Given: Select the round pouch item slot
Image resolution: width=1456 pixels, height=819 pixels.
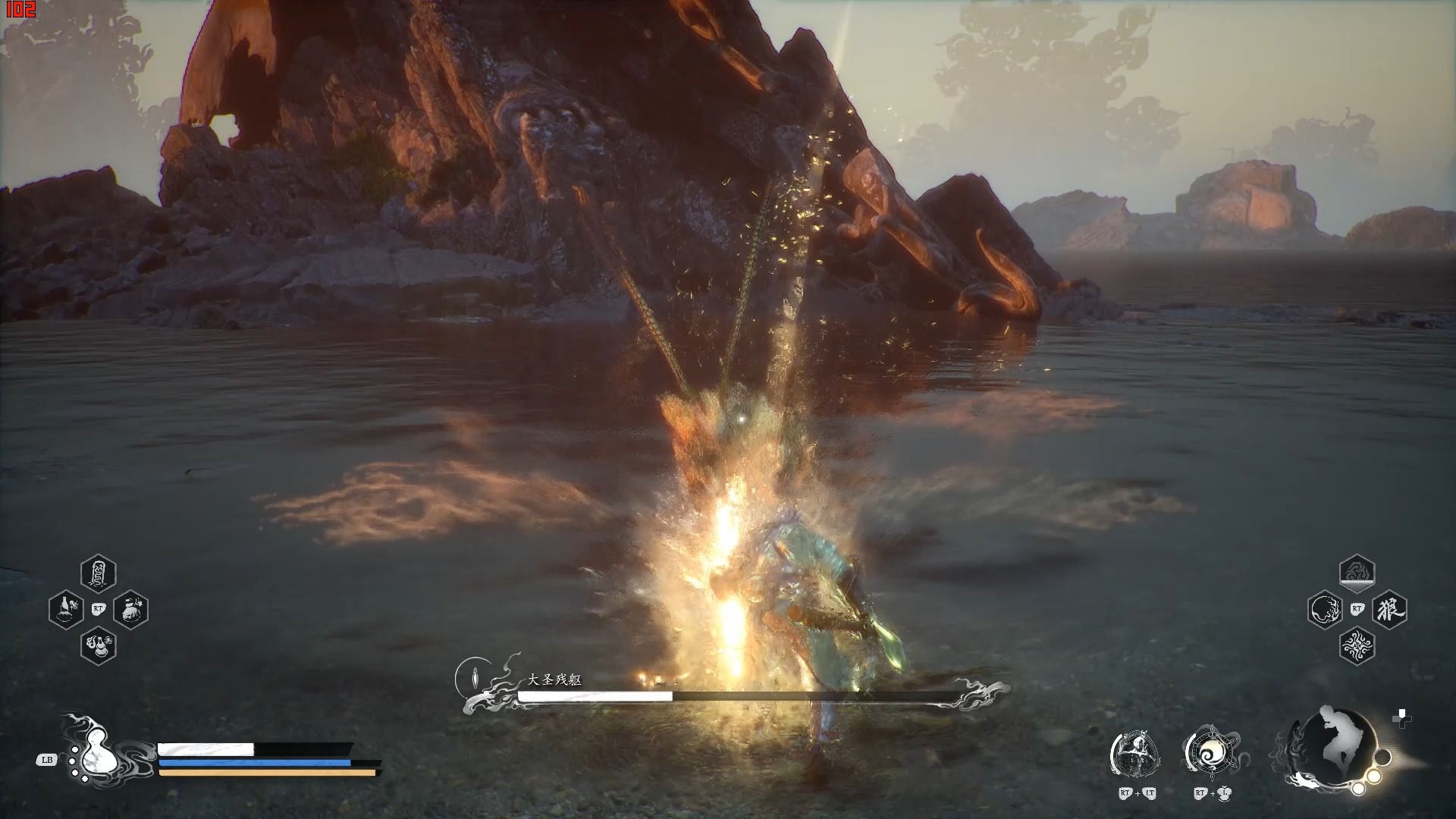Looking at the screenshot, I should [130, 609].
